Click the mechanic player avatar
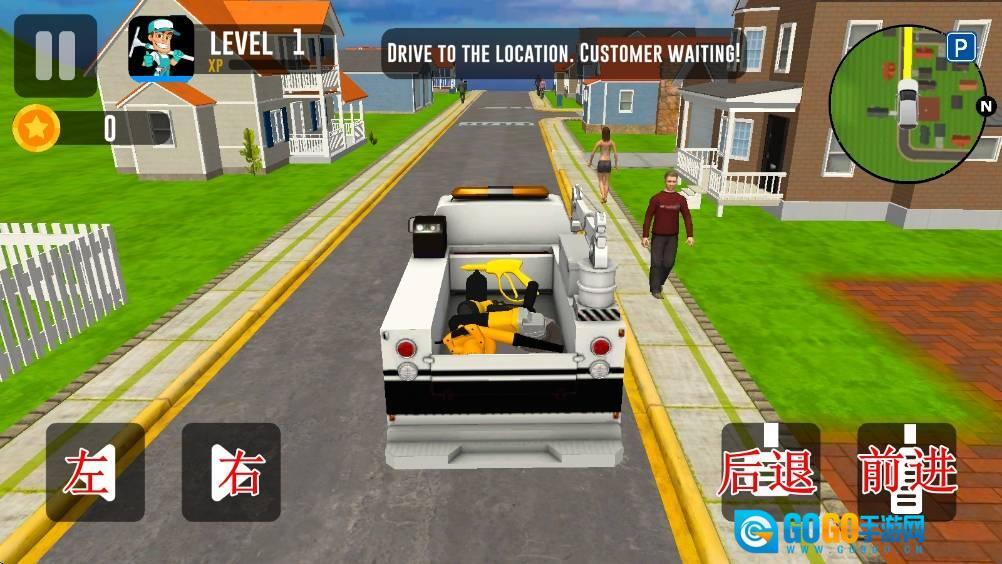This screenshot has width=1002, height=564. (161, 48)
